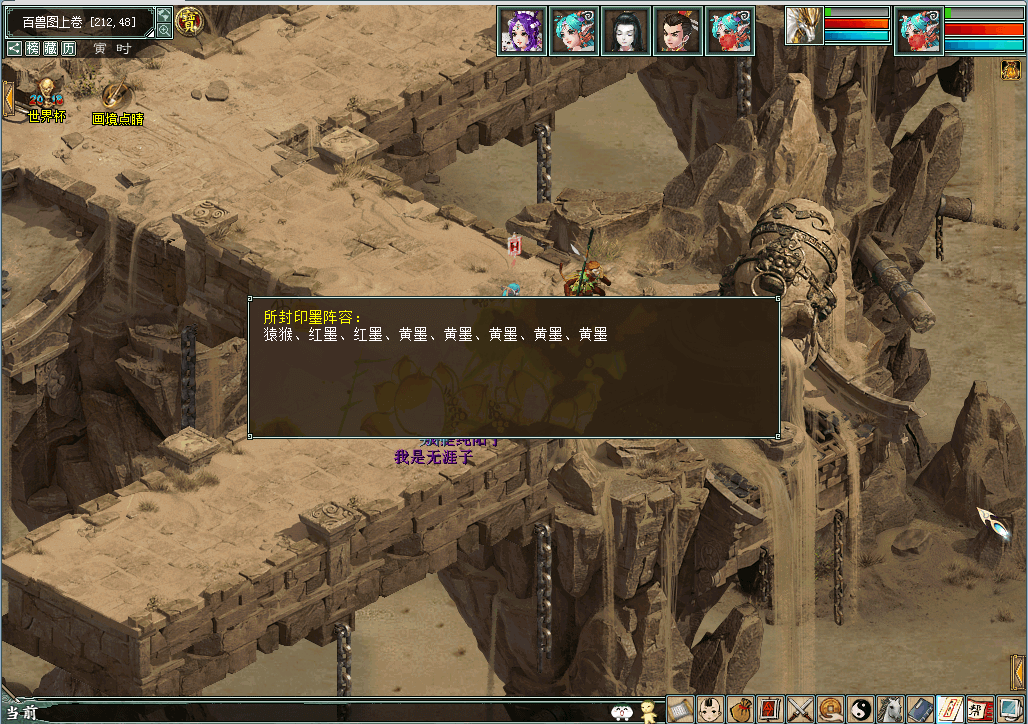Open the white dragon pet portrait
This screenshot has height=724, width=1028.
[x=803, y=26]
